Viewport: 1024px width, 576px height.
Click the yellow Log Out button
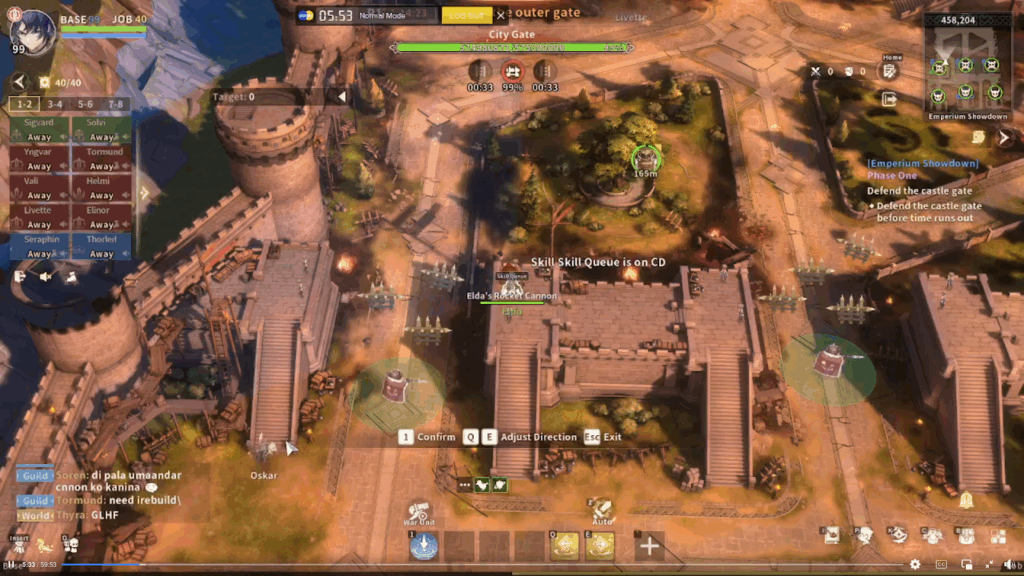coord(467,16)
